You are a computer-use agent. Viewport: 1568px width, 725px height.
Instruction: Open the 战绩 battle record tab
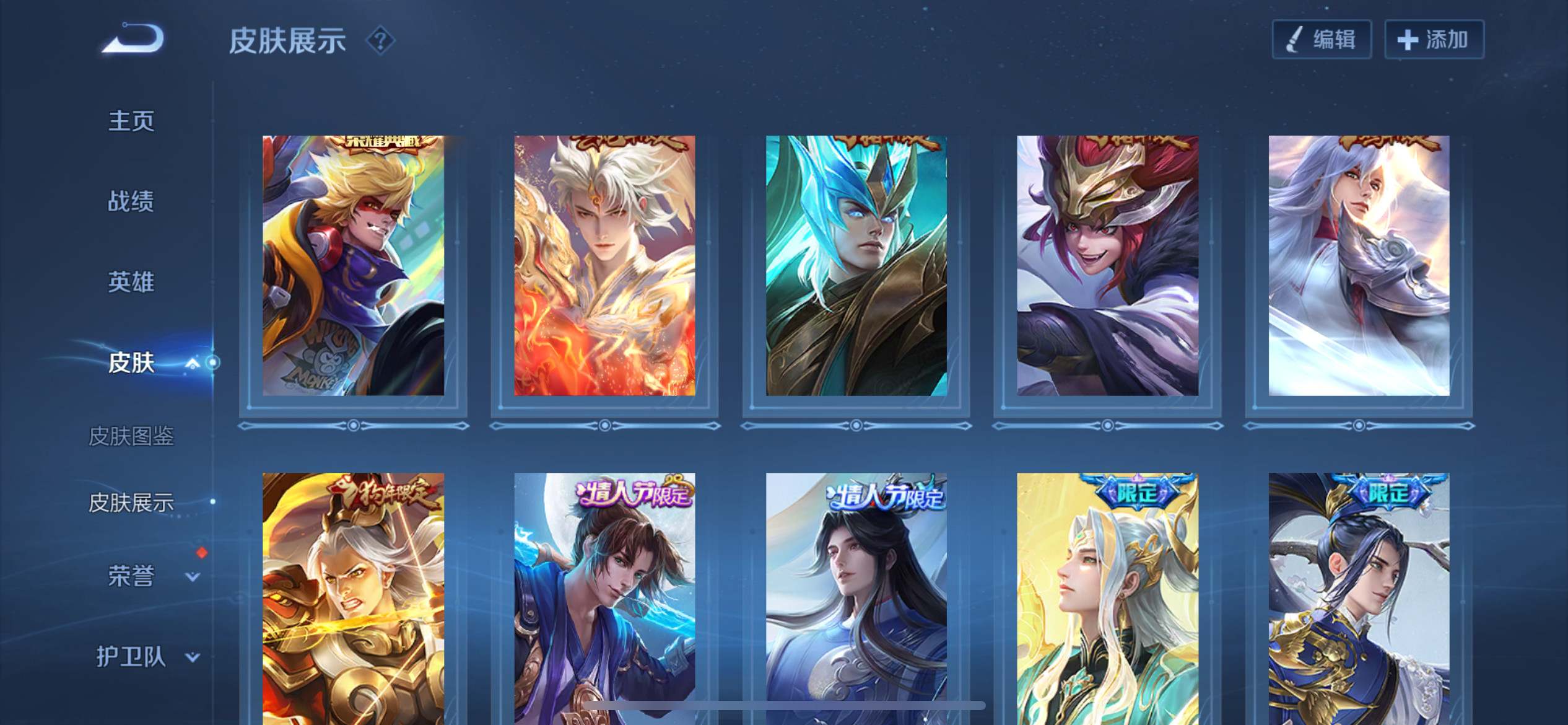(131, 201)
